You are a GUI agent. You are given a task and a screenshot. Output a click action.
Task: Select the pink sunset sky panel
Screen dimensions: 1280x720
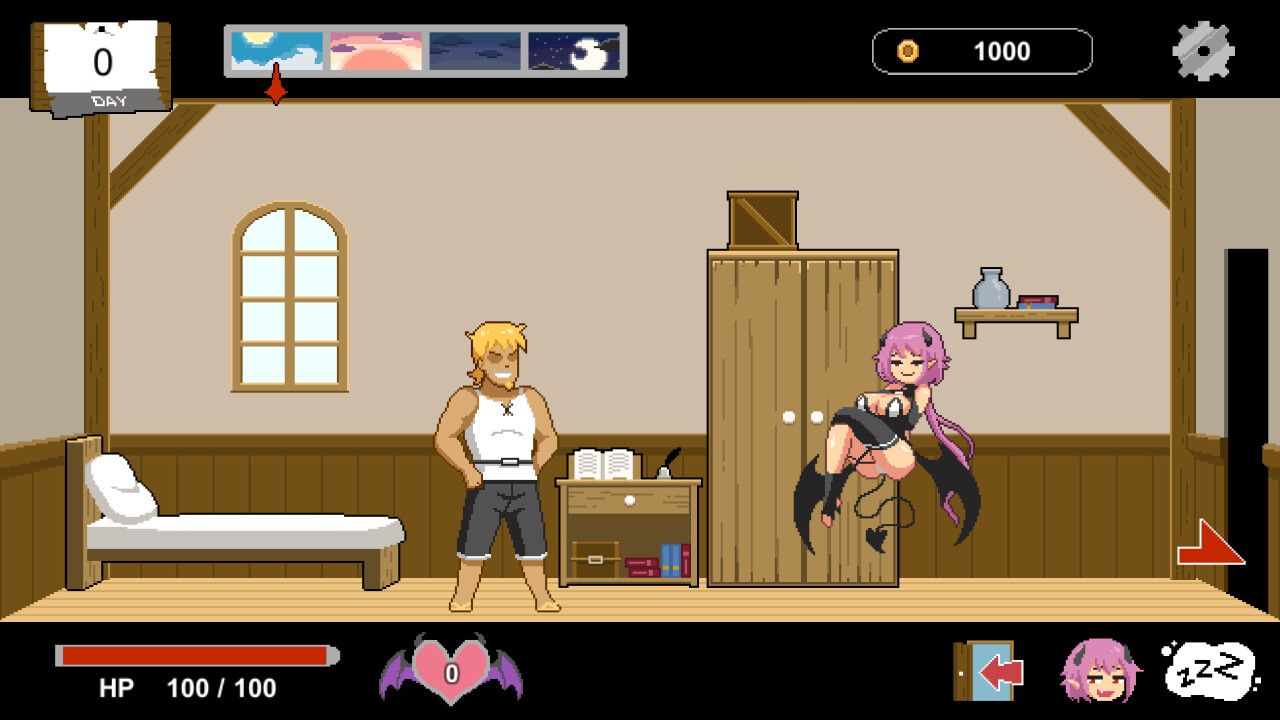point(373,49)
